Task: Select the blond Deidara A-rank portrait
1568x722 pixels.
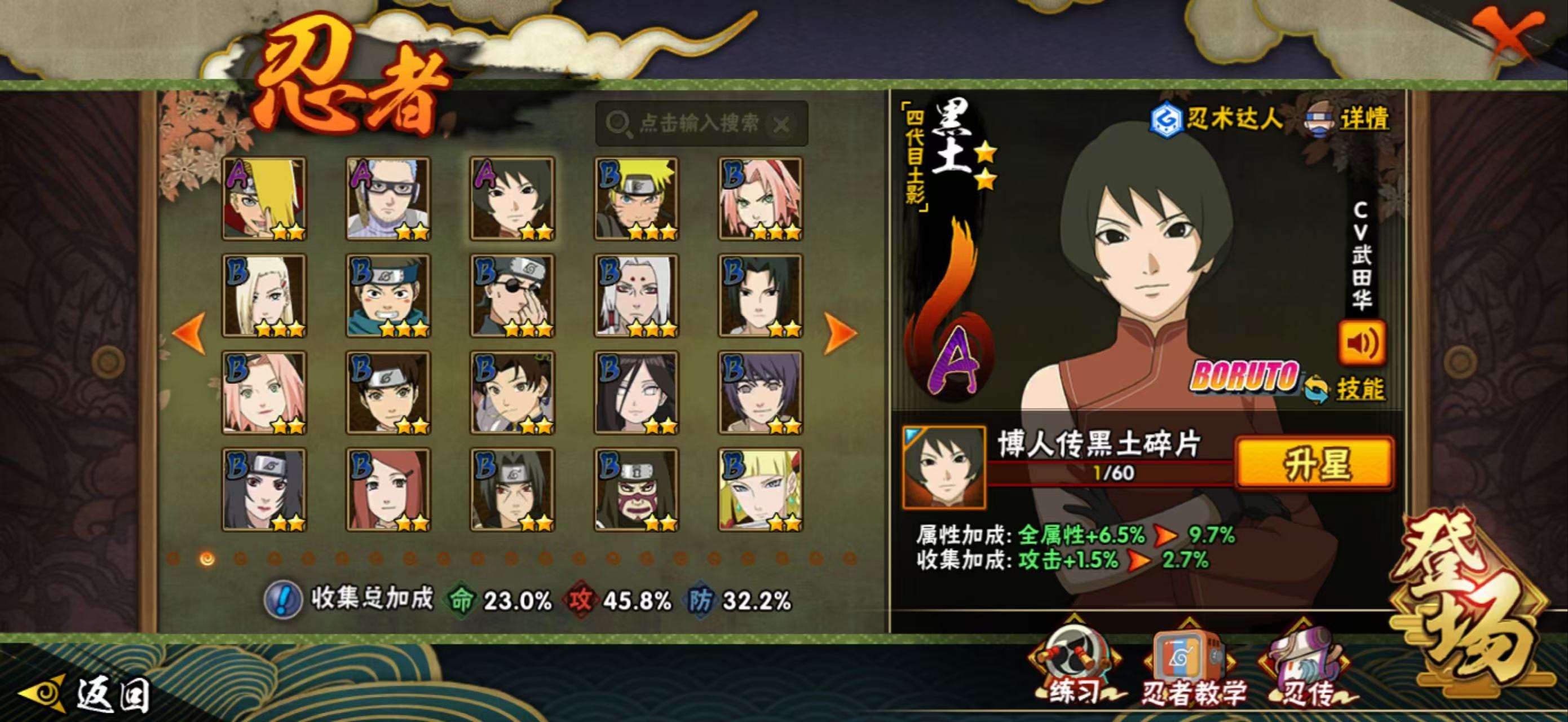Action: point(264,199)
